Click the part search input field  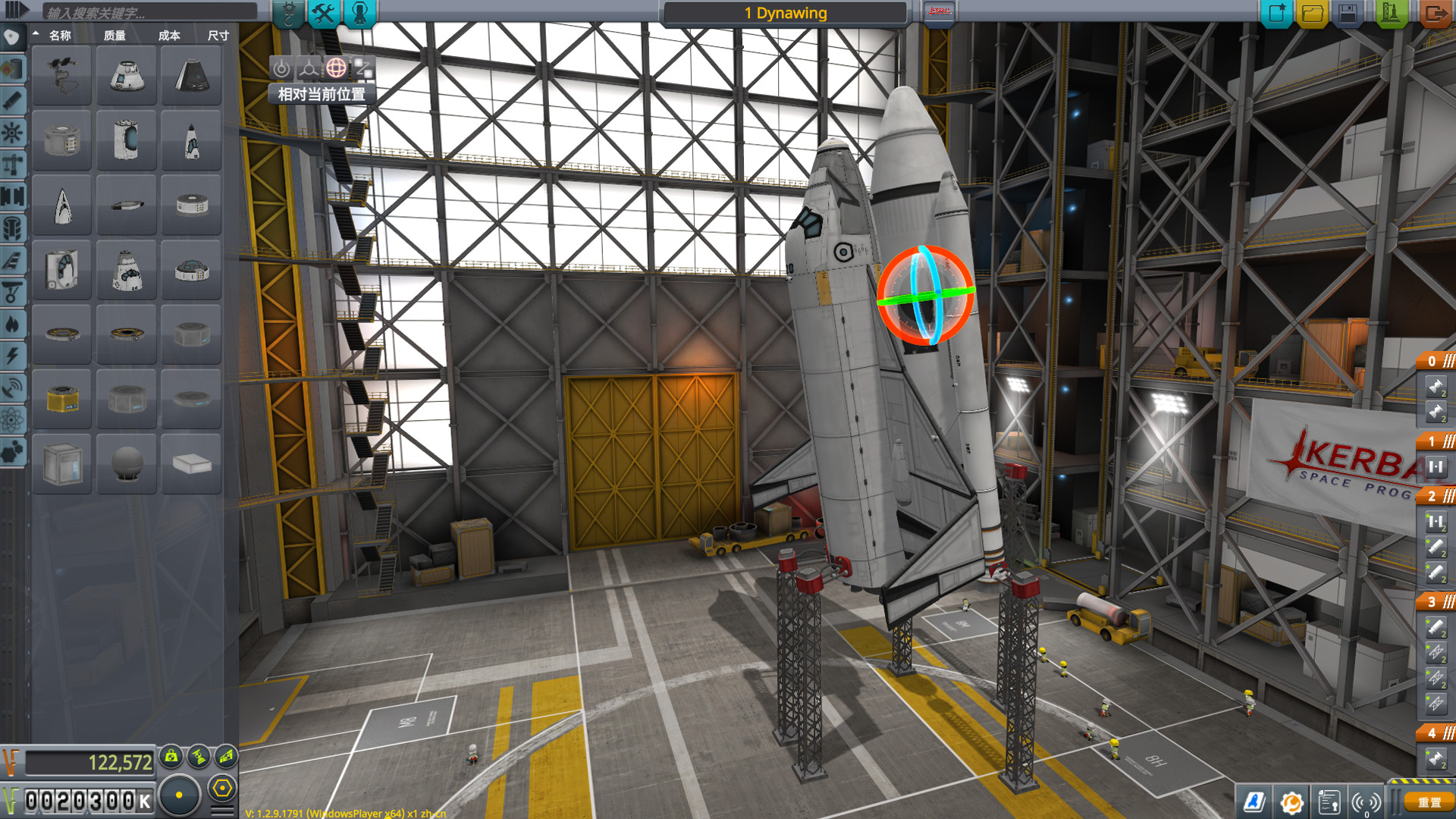click(149, 12)
